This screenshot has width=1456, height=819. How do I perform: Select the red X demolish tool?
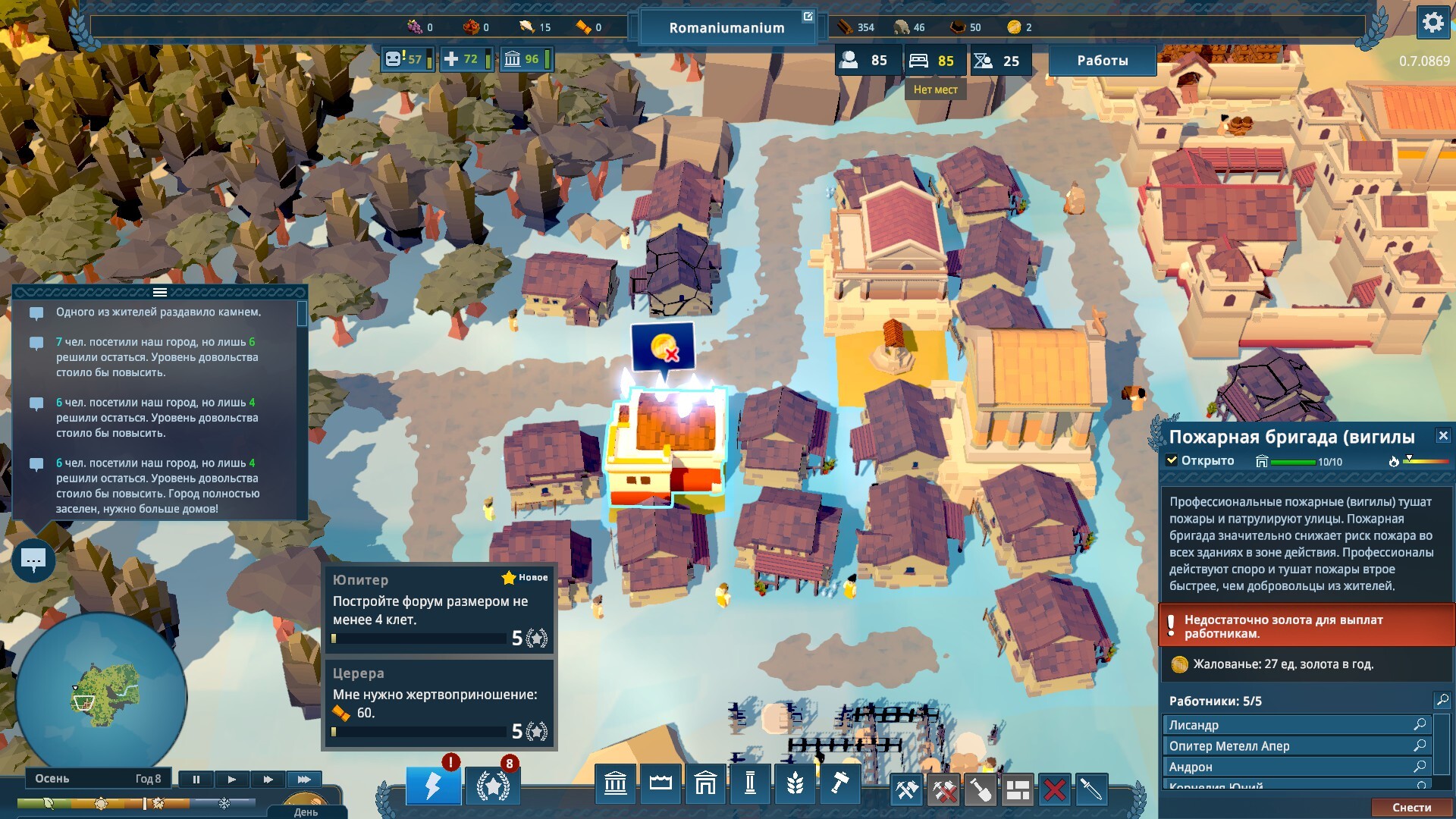tap(1054, 790)
